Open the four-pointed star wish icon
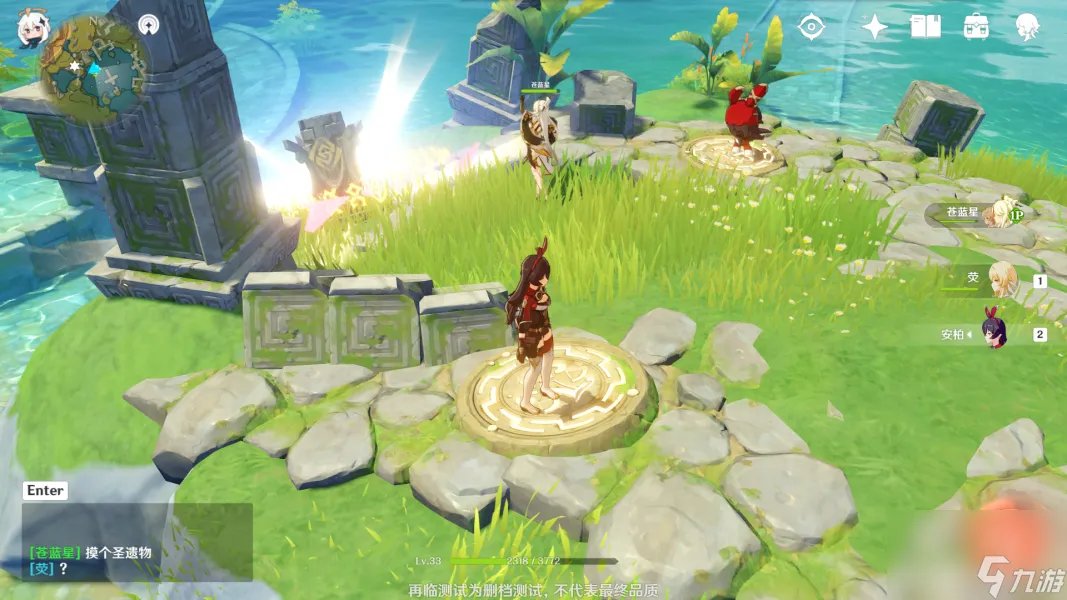This screenshot has width=1067, height=600. (x=875, y=27)
